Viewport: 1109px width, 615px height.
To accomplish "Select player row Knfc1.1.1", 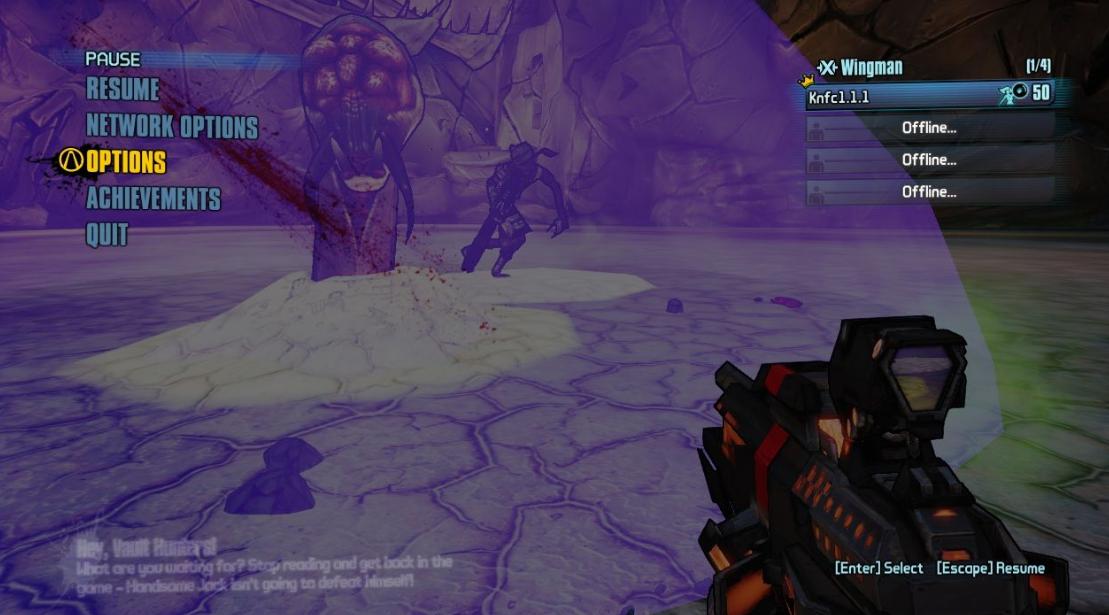I will click(928, 95).
